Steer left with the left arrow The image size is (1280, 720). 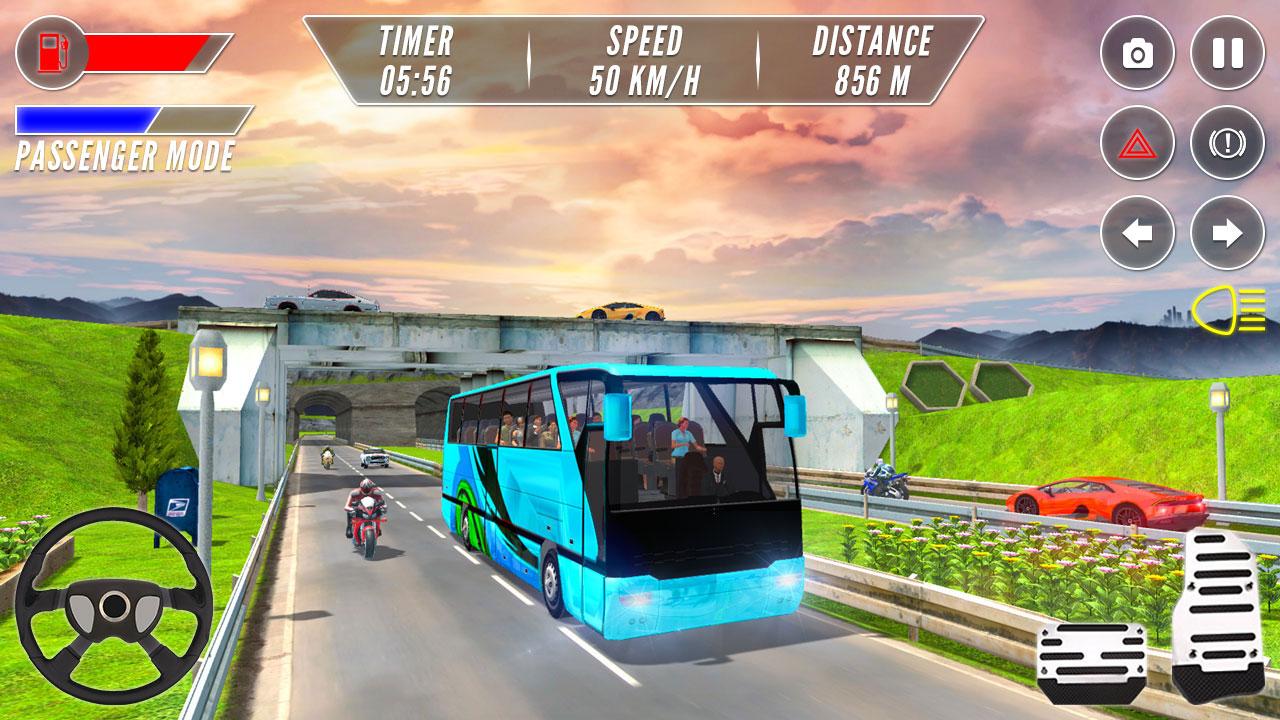click(1140, 232)
